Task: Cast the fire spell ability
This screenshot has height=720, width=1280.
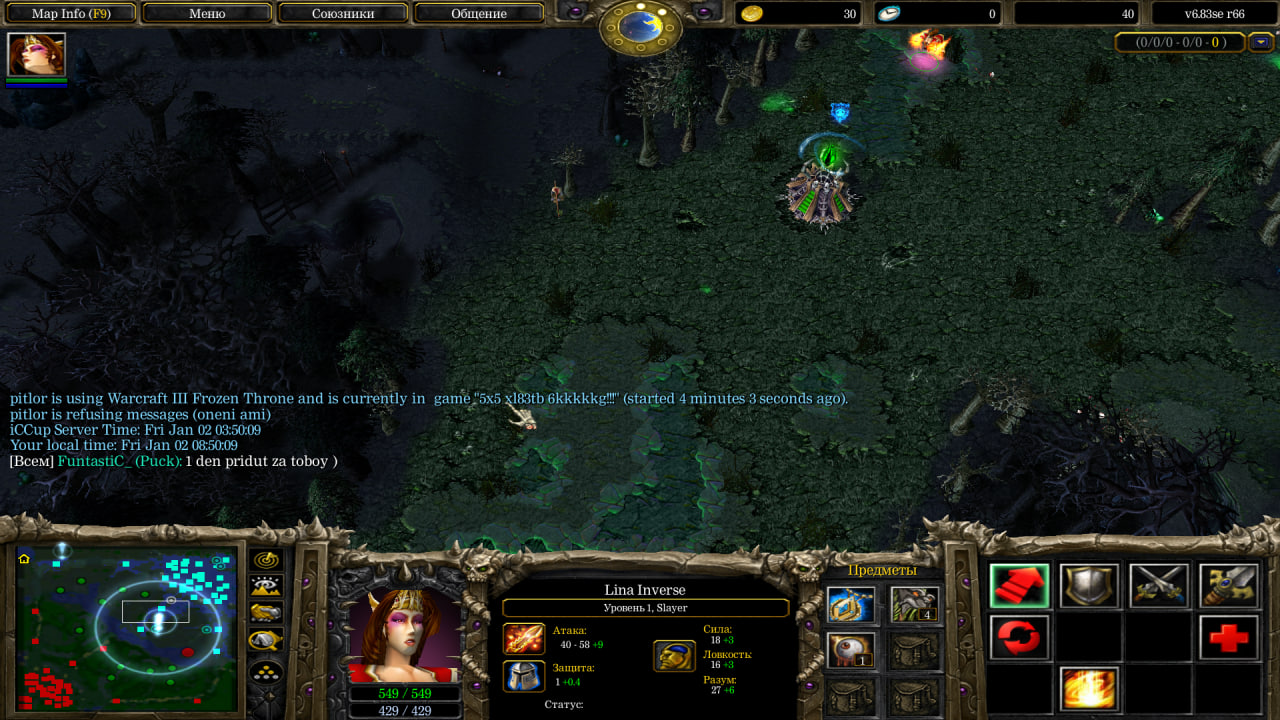Action: tap(1089, 689)
